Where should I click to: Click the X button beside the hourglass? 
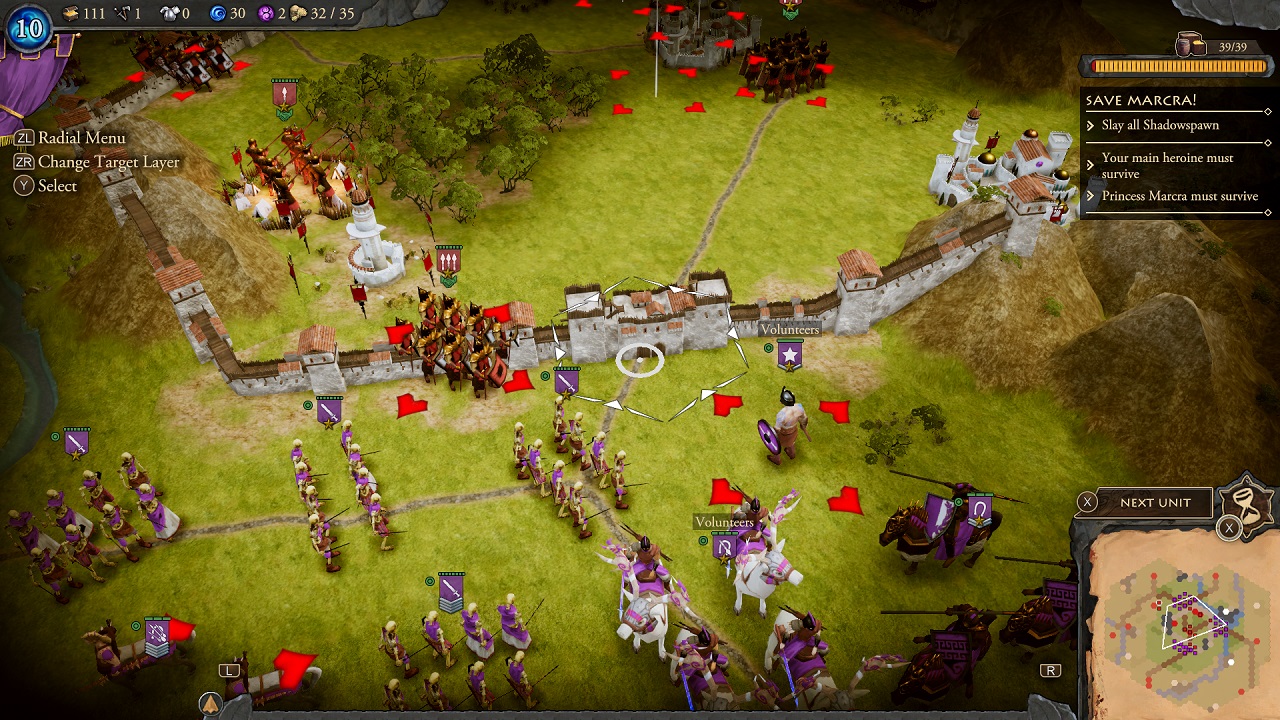[x=1229, y=526]
